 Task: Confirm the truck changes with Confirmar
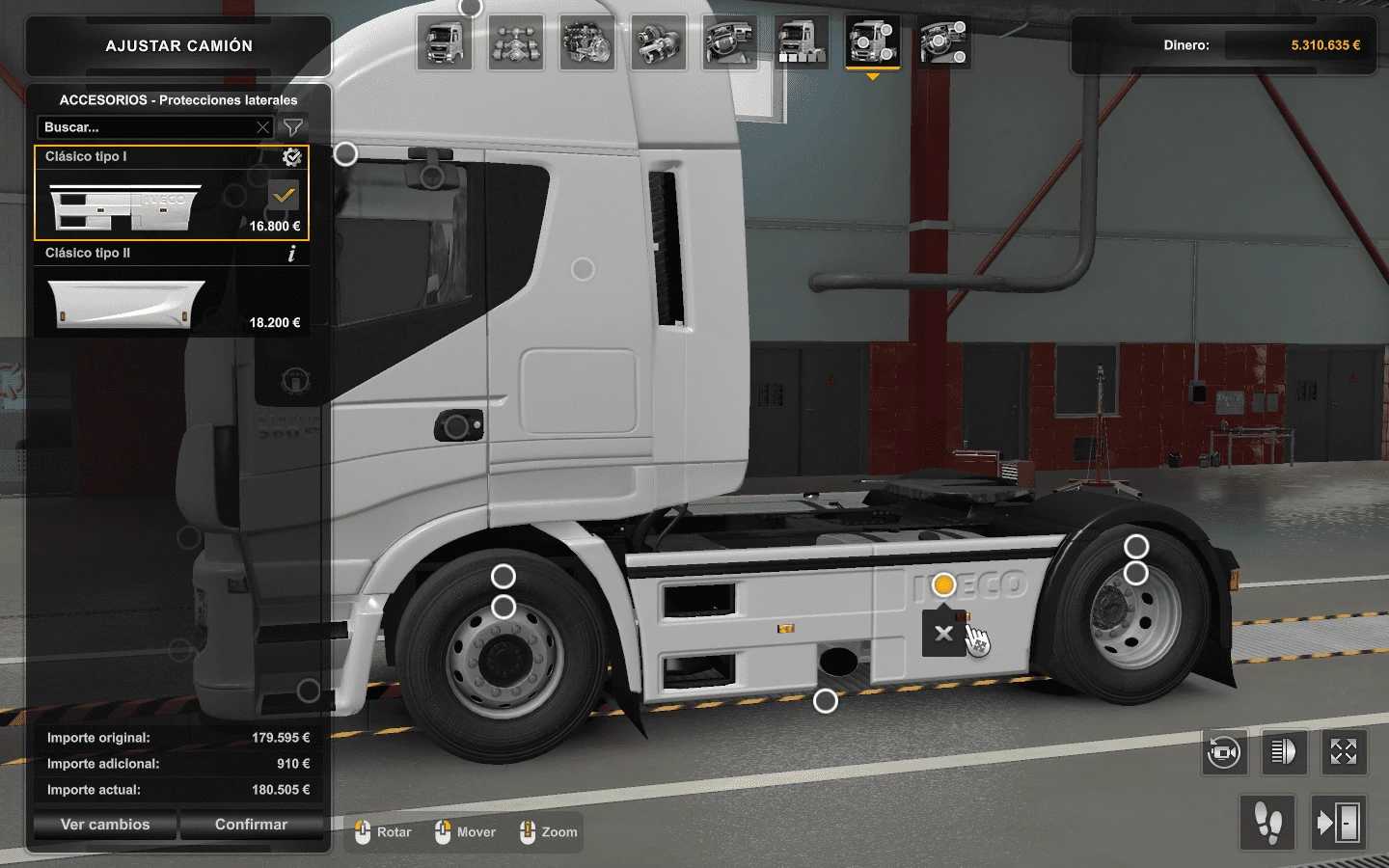click(251, 825)
